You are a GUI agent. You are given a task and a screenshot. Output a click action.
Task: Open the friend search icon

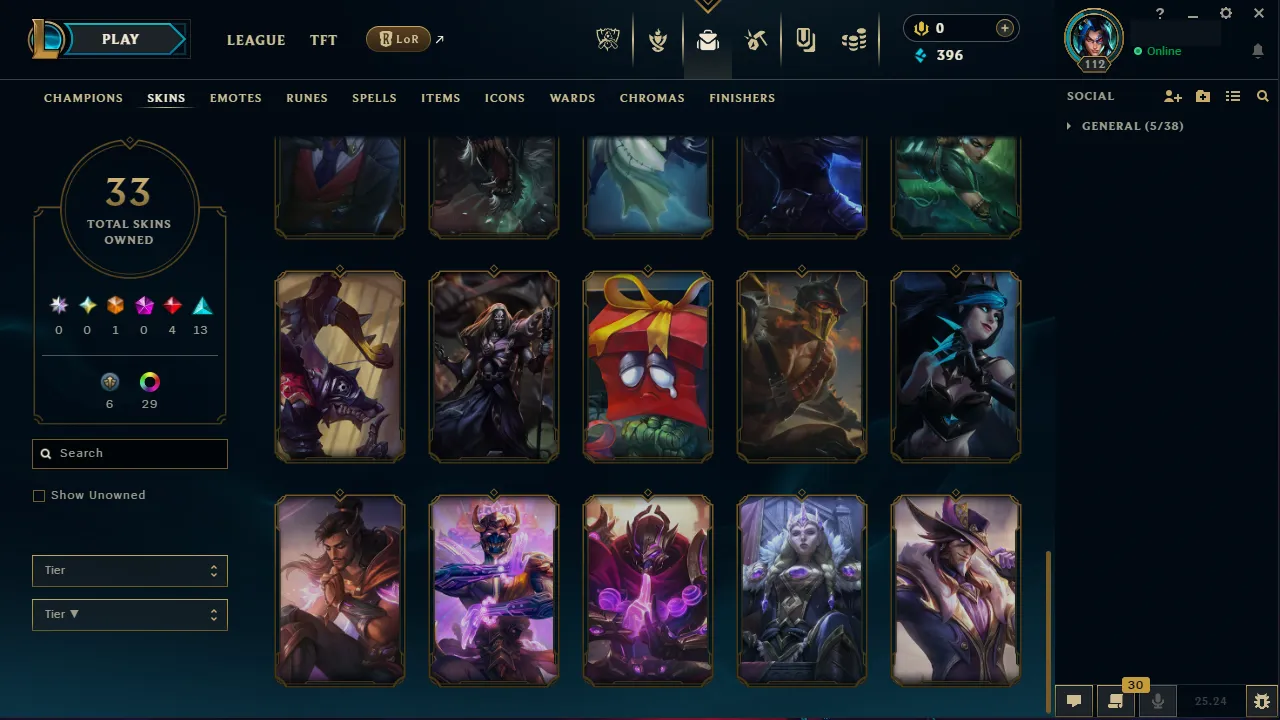[x=1262, y=96]
